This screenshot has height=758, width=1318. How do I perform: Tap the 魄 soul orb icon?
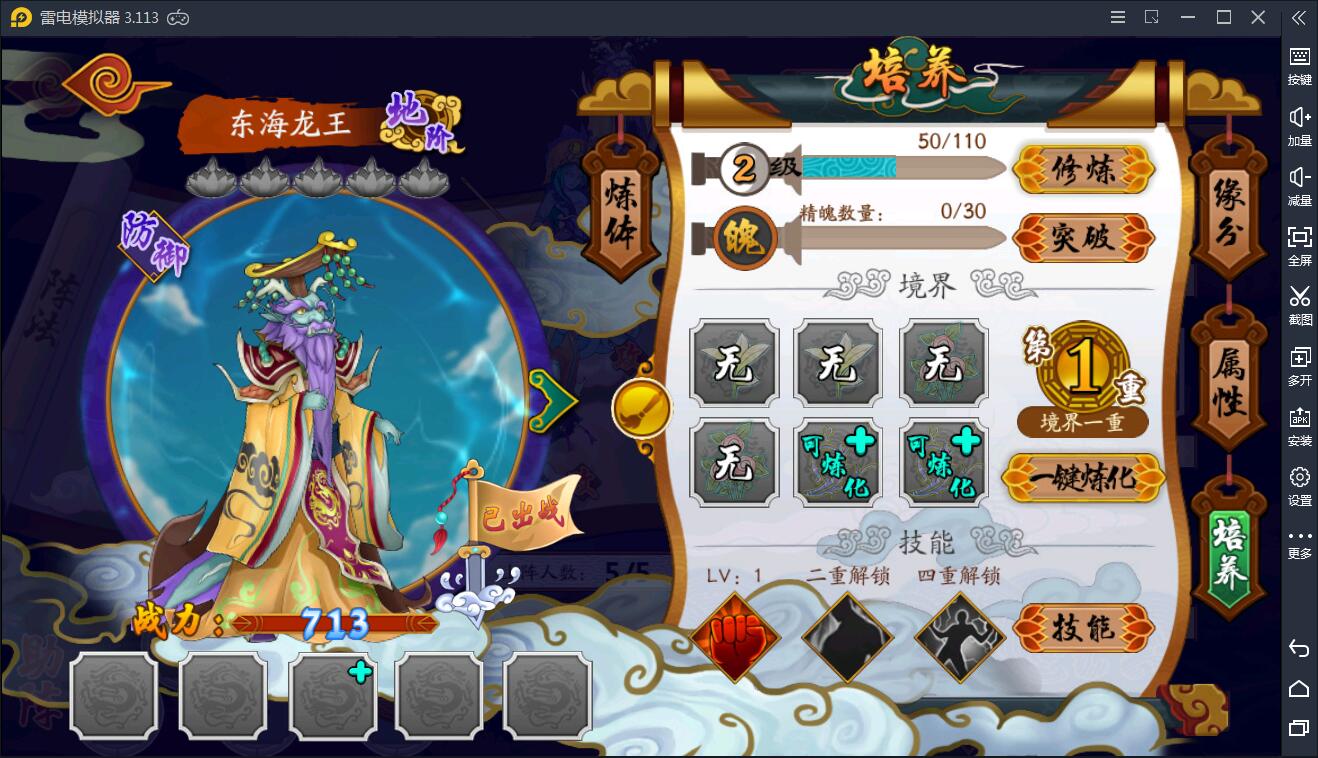click(745, 238)
